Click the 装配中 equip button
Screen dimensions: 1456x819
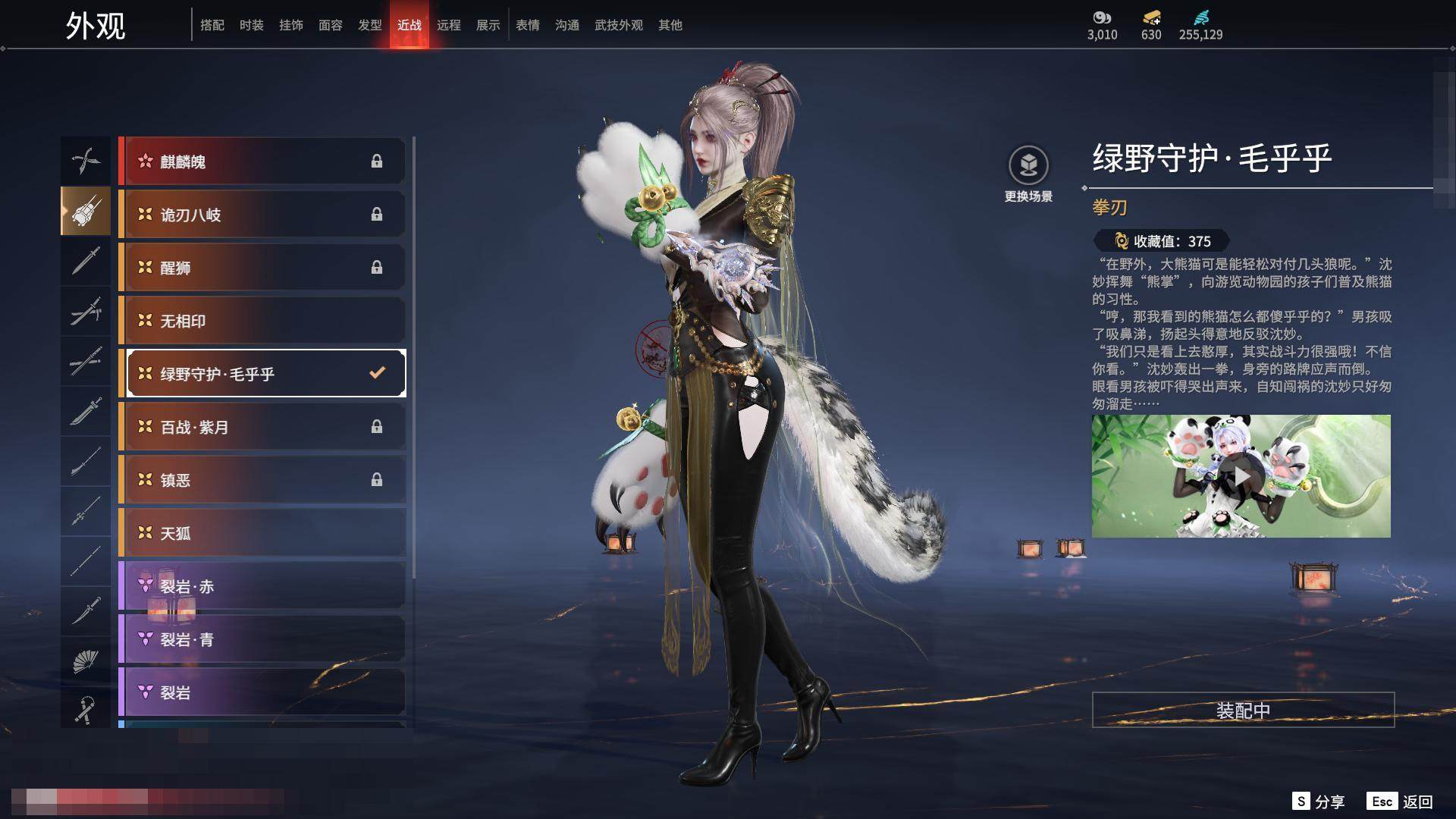click(1243, 710)
